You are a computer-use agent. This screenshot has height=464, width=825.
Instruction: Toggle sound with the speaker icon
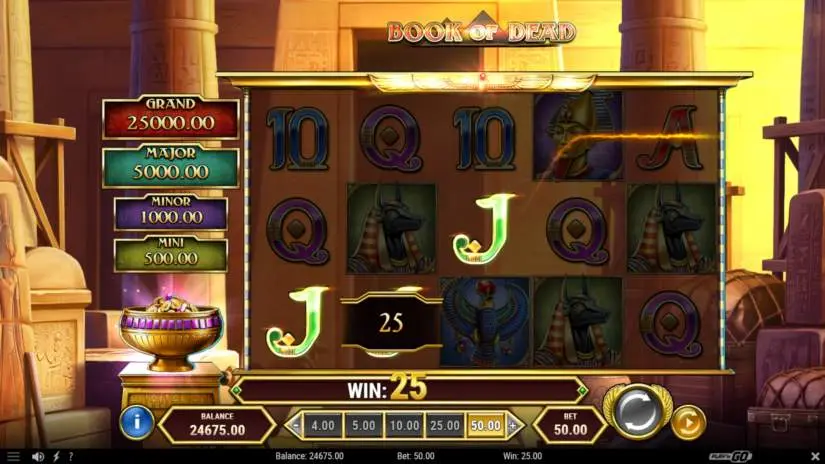pyautogui.click(x=38, y=457)
